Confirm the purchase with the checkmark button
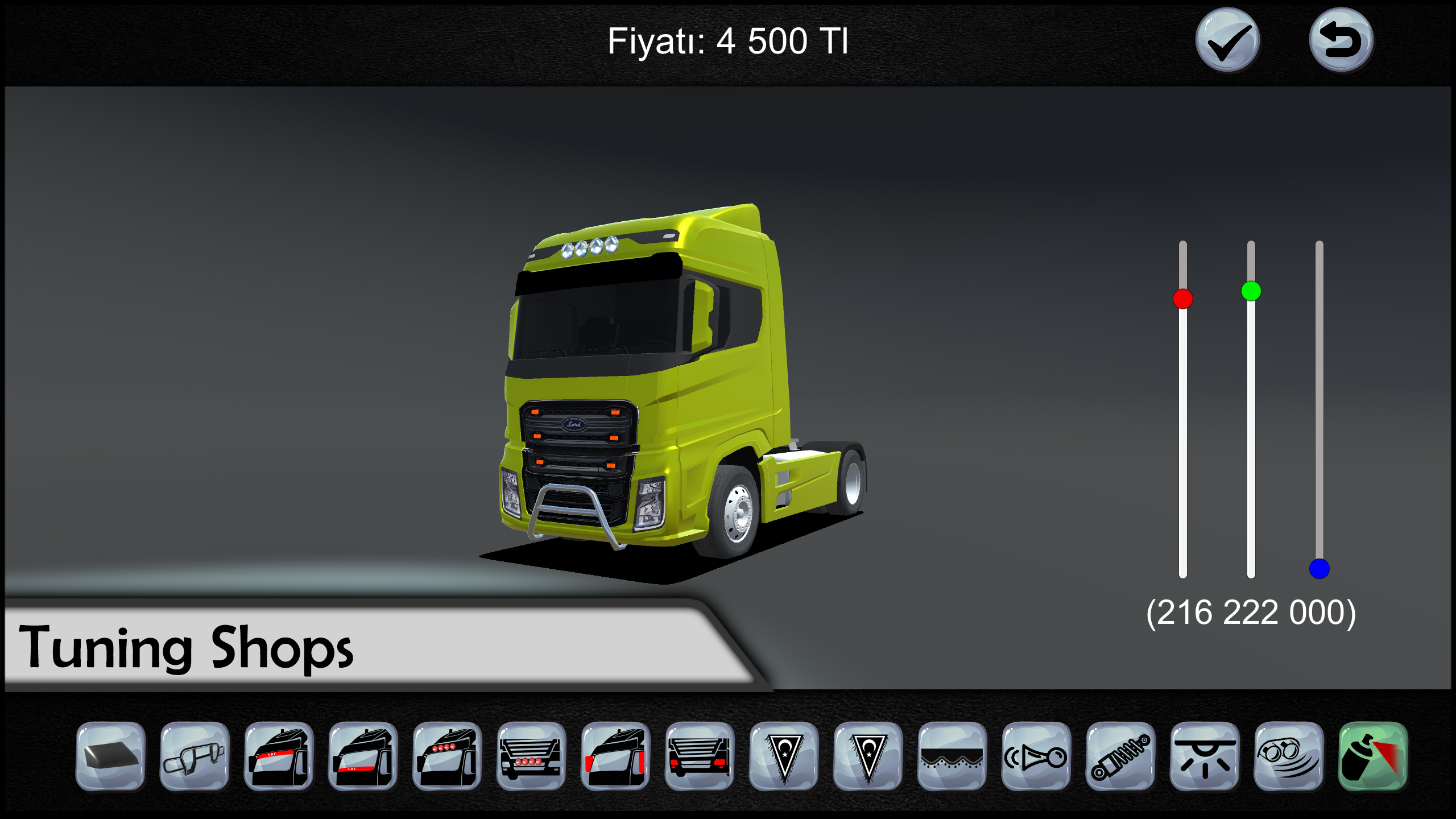The height and width of the screenshot is (819, 1456). click(1227, 40)
